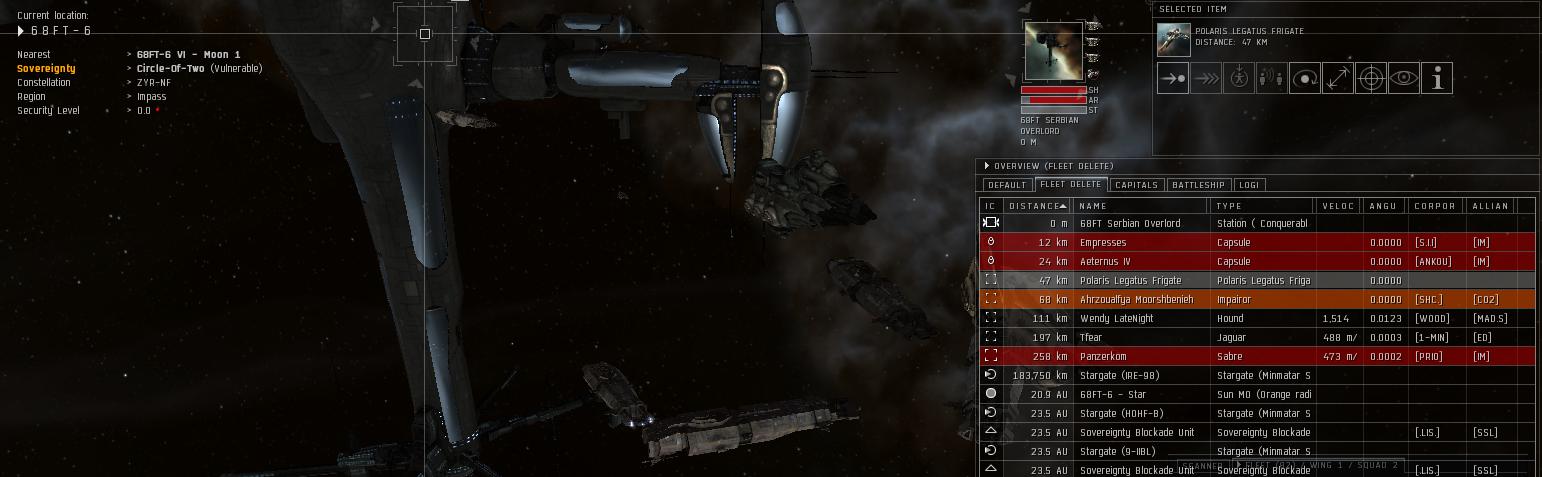Click the Keep at Range arrows icon
This screenshot has width=1542, height=477.
(x=1338, y=78)
